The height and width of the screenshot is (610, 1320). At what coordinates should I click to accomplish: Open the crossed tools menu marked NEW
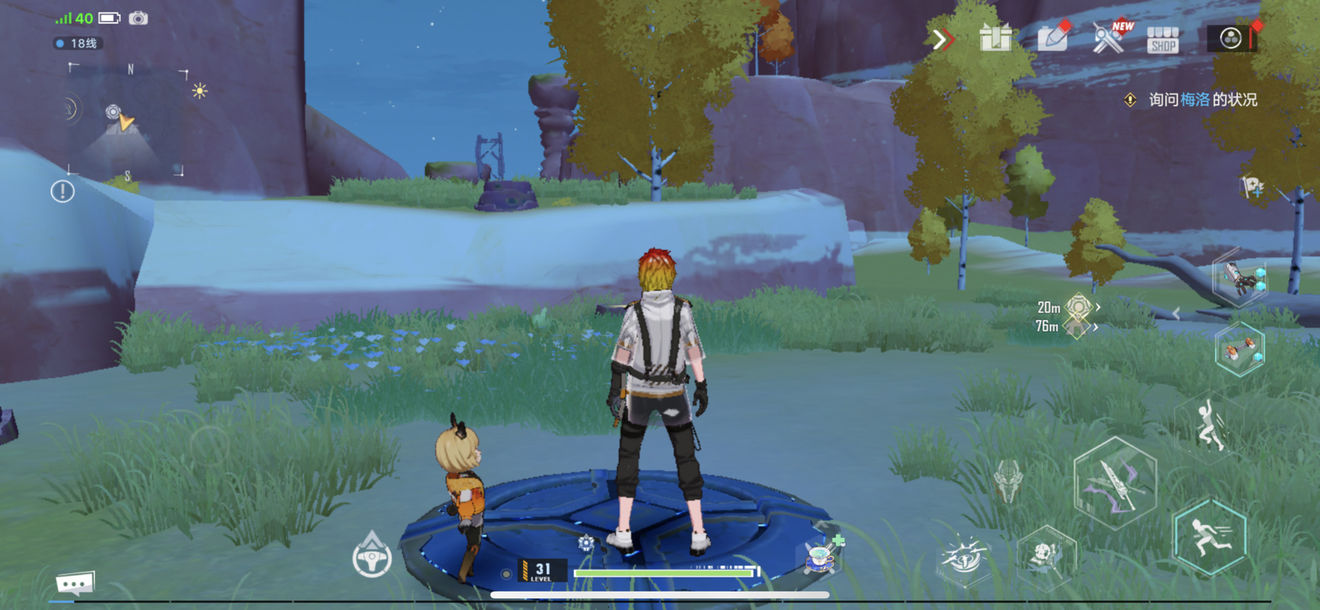1109,38
